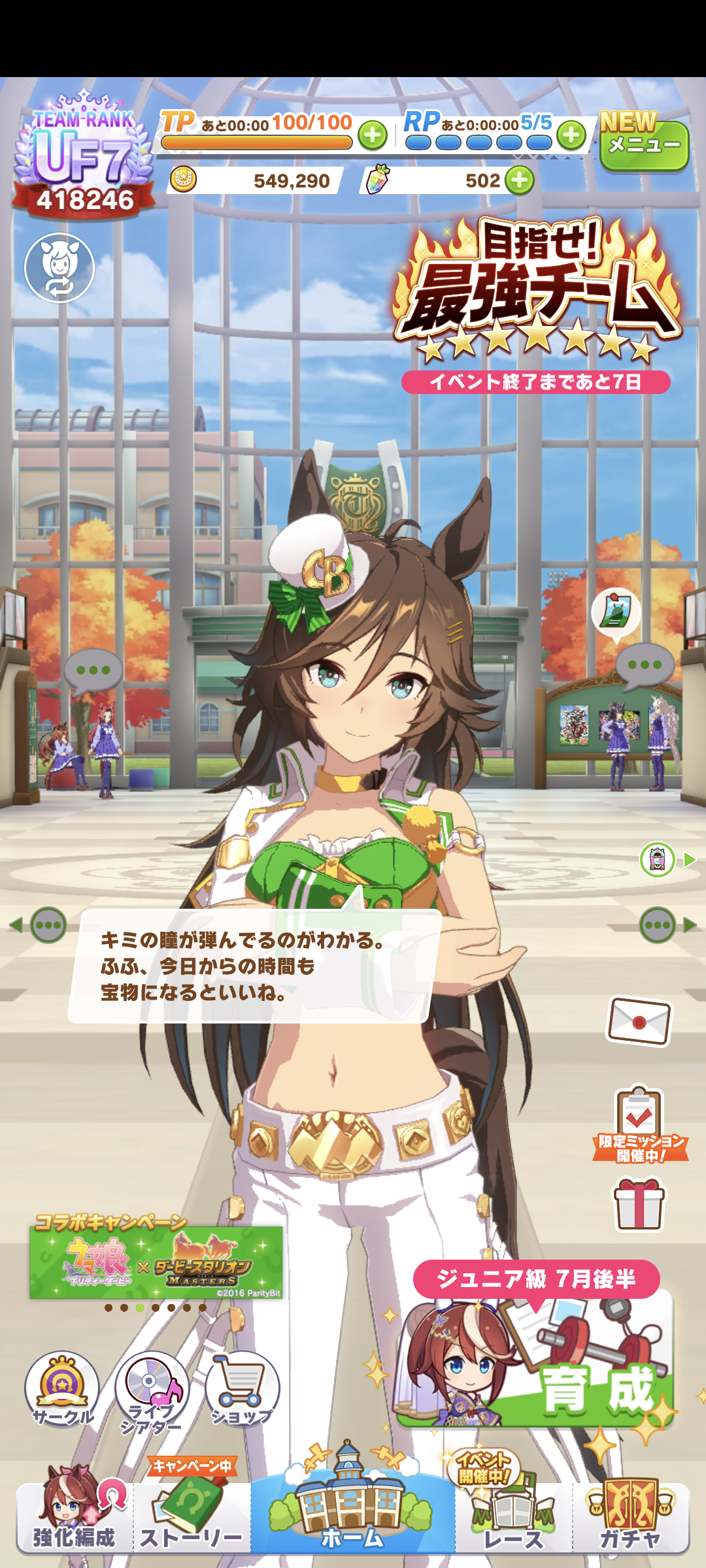Viewport: 706px width, 1568px height.
Task: Add TP with the plus button
Action: tap(373, 135)
